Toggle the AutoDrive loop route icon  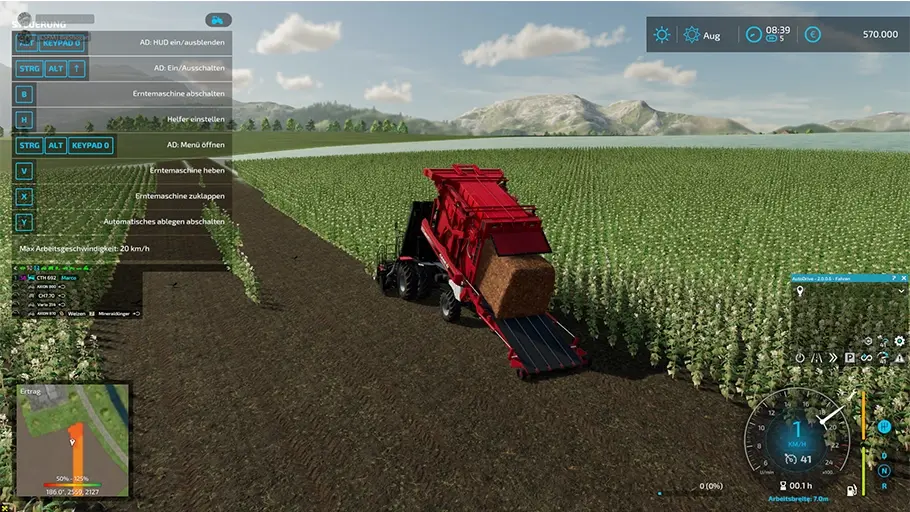(x=866, y=357)
